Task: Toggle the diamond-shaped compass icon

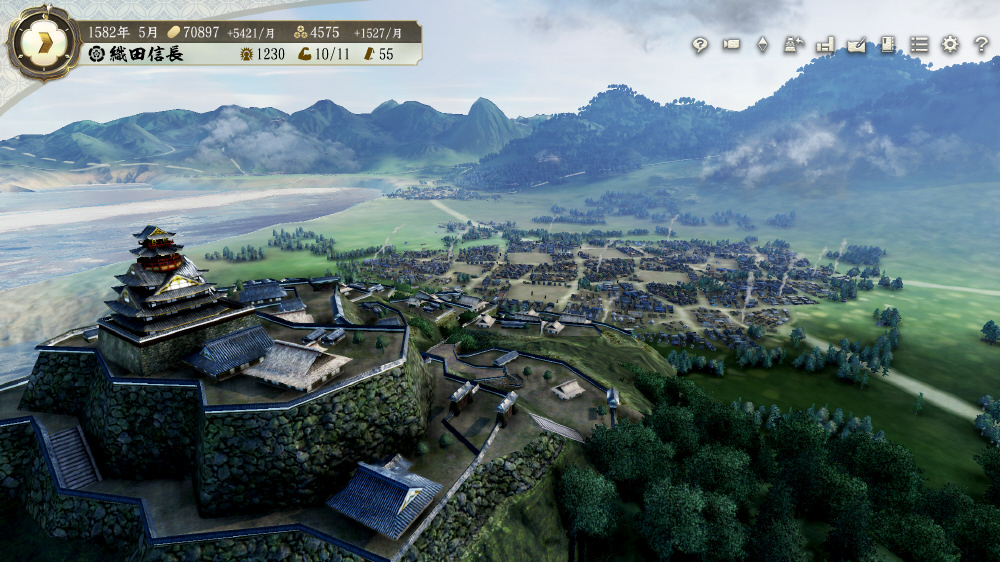Action: pos(762,45)
